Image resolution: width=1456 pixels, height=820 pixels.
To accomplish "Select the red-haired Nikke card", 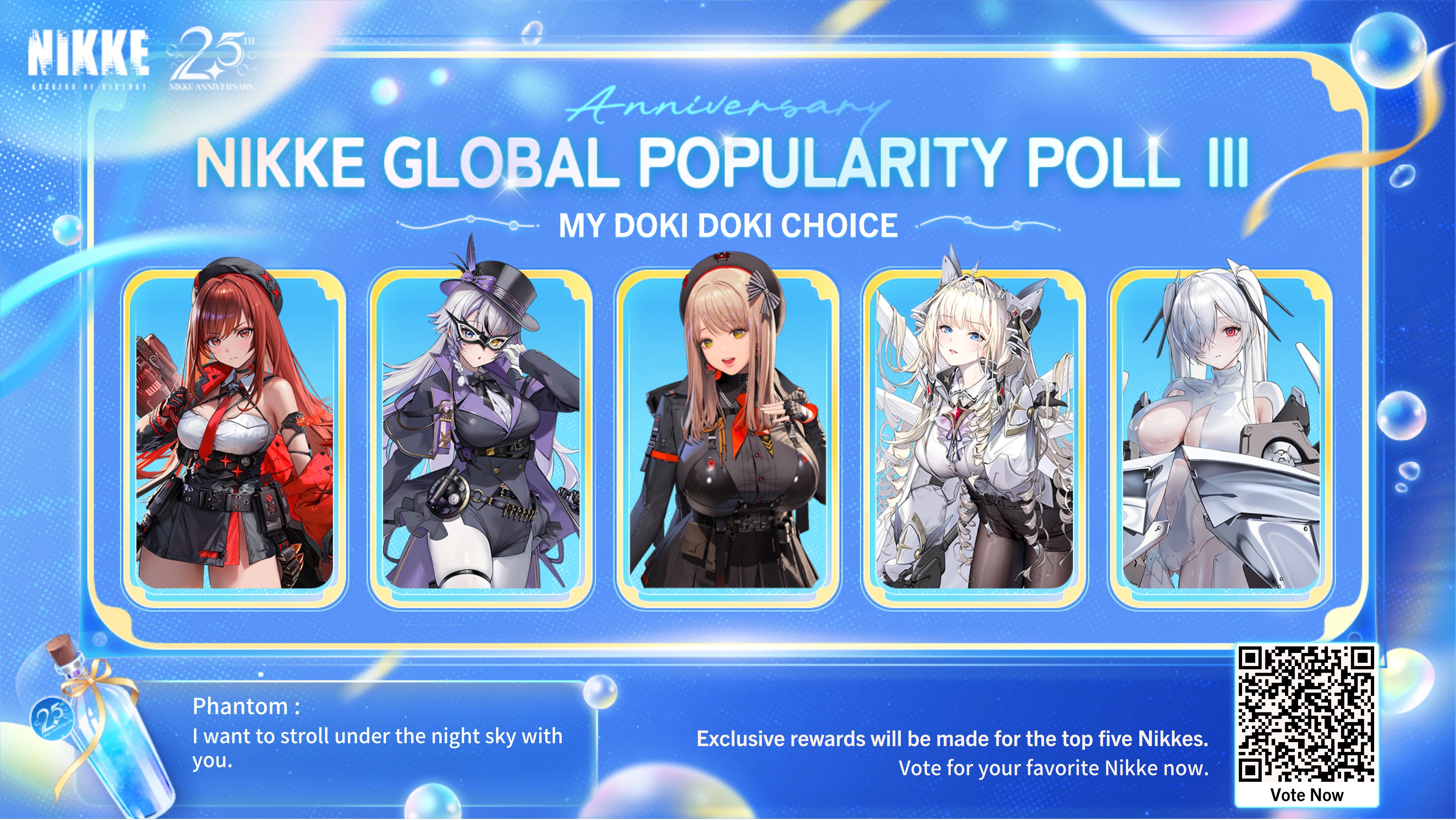I will point(234,435).
